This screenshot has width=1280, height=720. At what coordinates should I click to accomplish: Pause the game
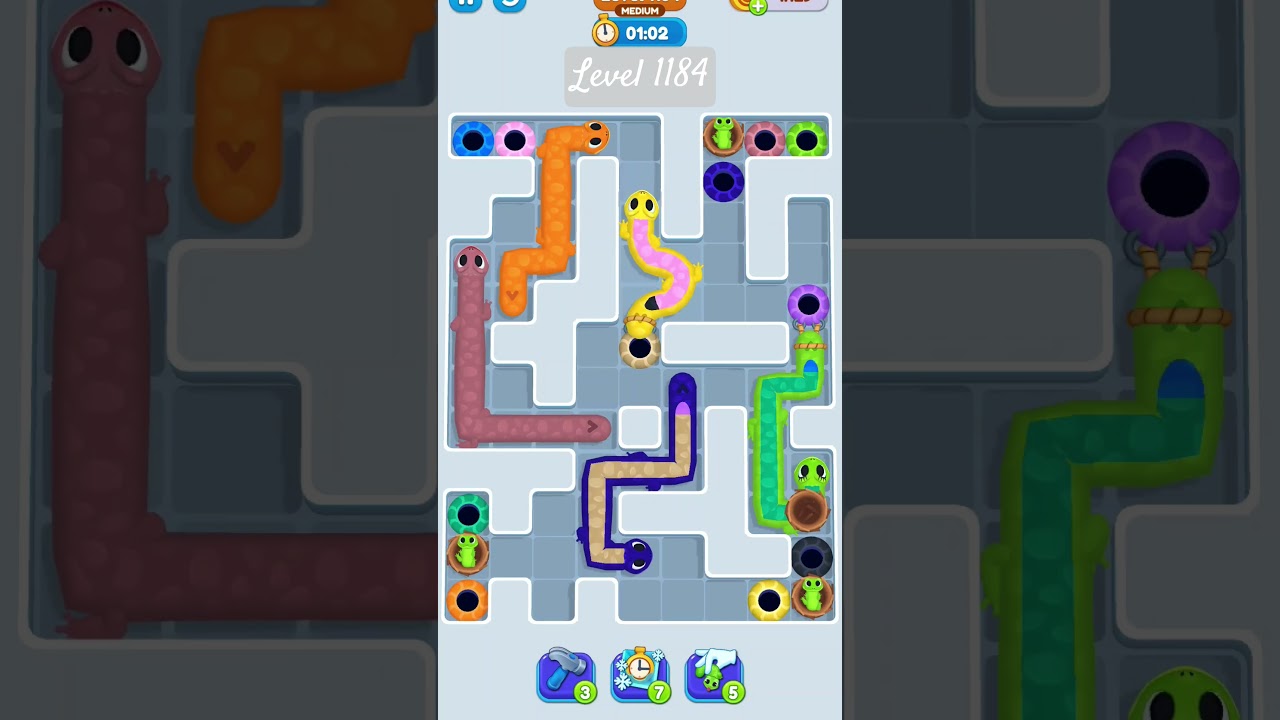click(x=464, y=3)
